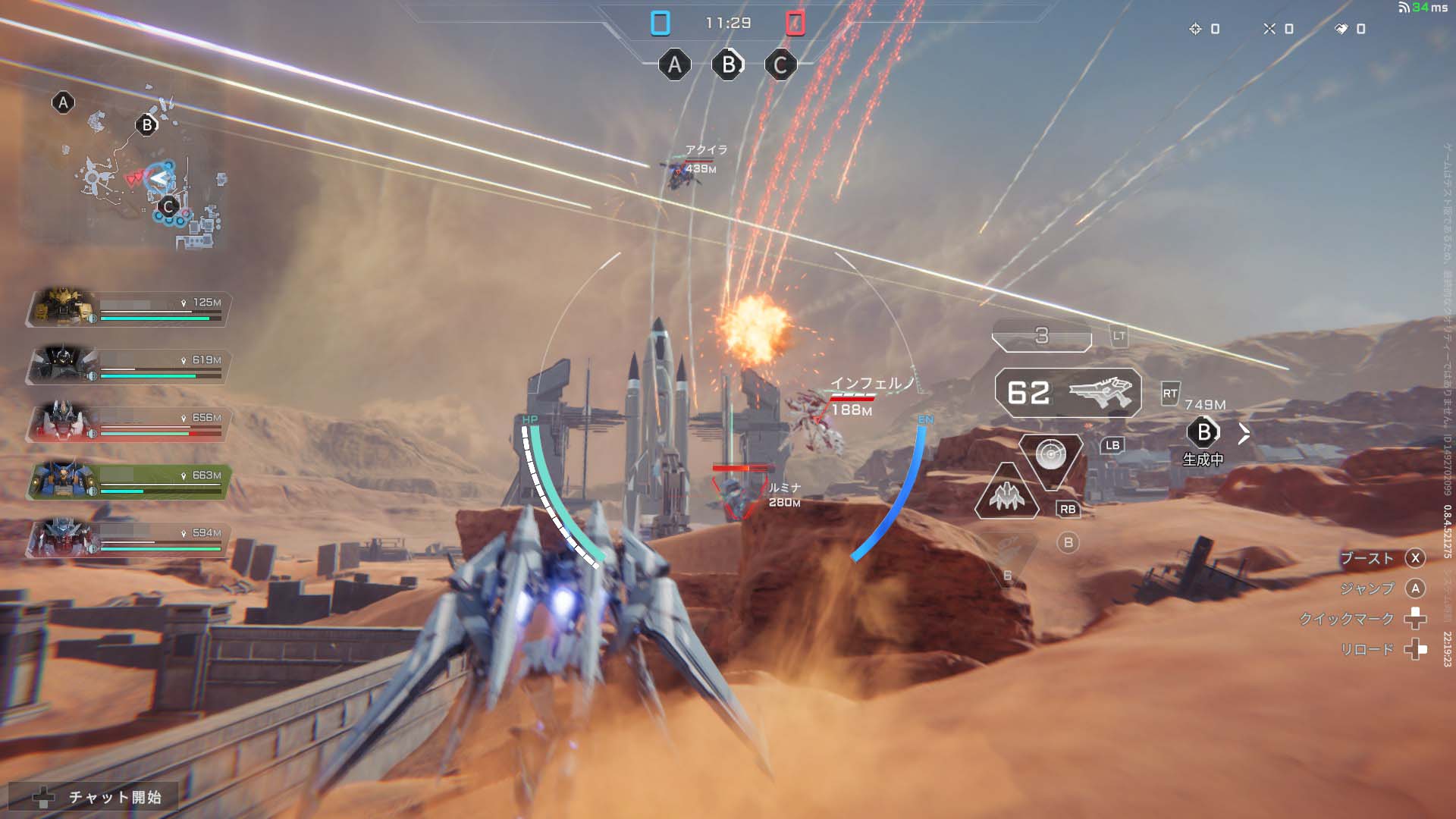The width and height of the screenshot is (1456, 819).
Task: Click the B objective waypoint marker at 749M
Action: click(1203, 433)
